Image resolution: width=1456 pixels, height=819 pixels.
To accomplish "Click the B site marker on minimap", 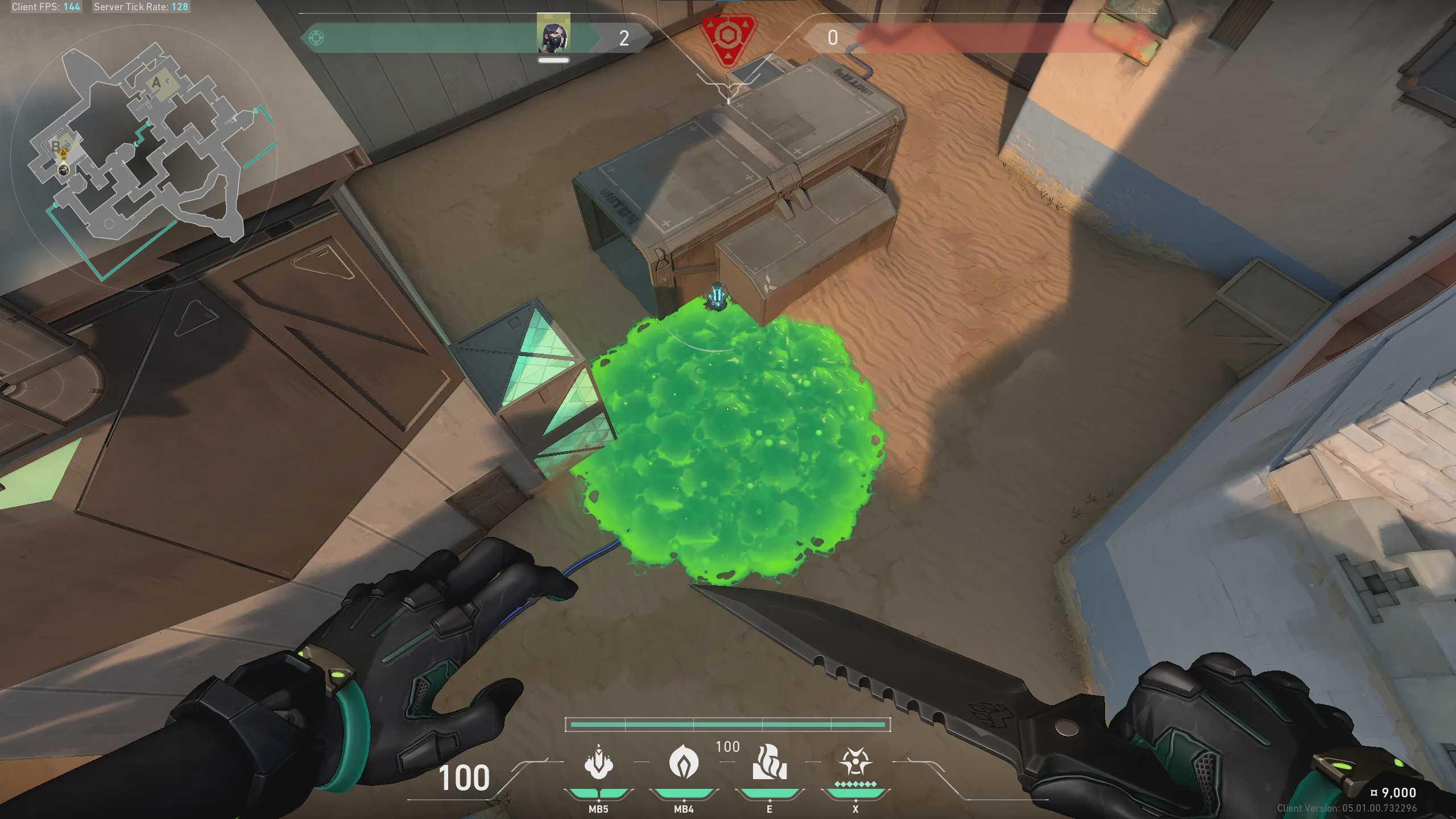I will (56, 146).
